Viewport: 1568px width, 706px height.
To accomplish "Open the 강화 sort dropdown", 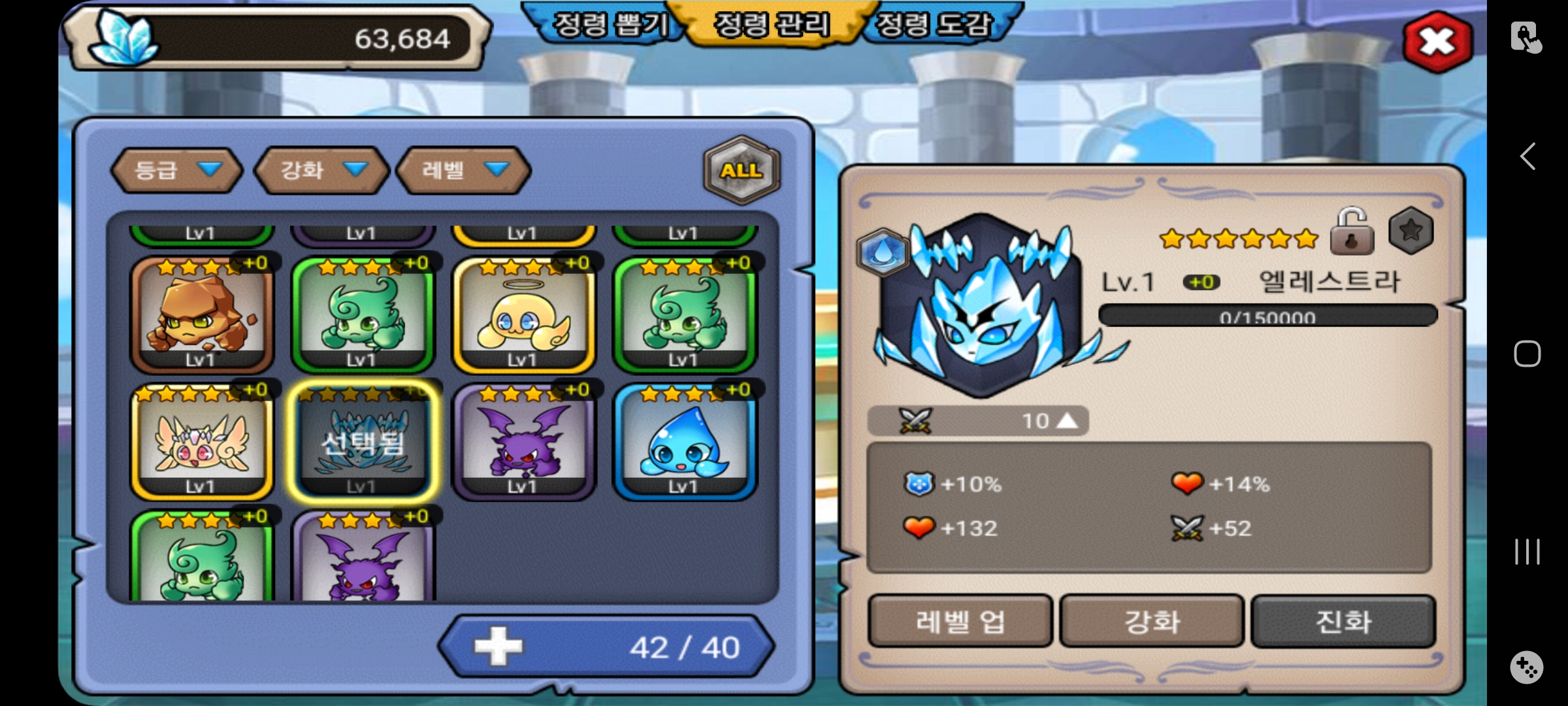I will point(322,170).
